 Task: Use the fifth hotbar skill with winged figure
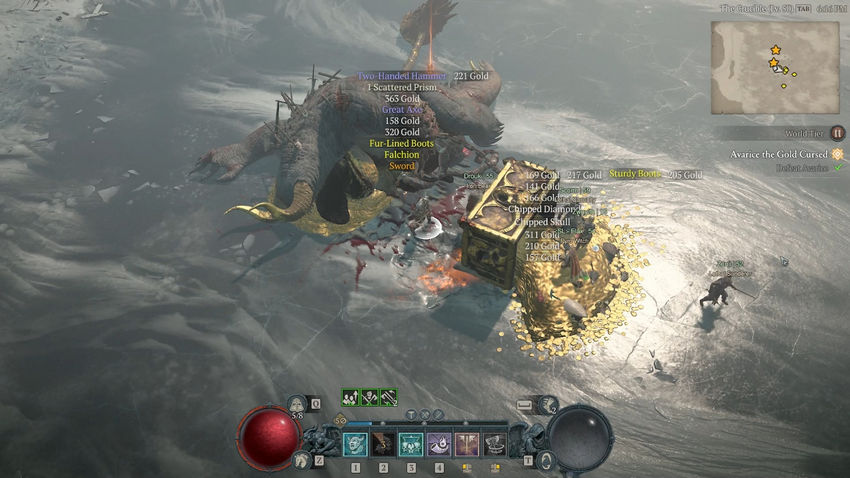[467, 444]
